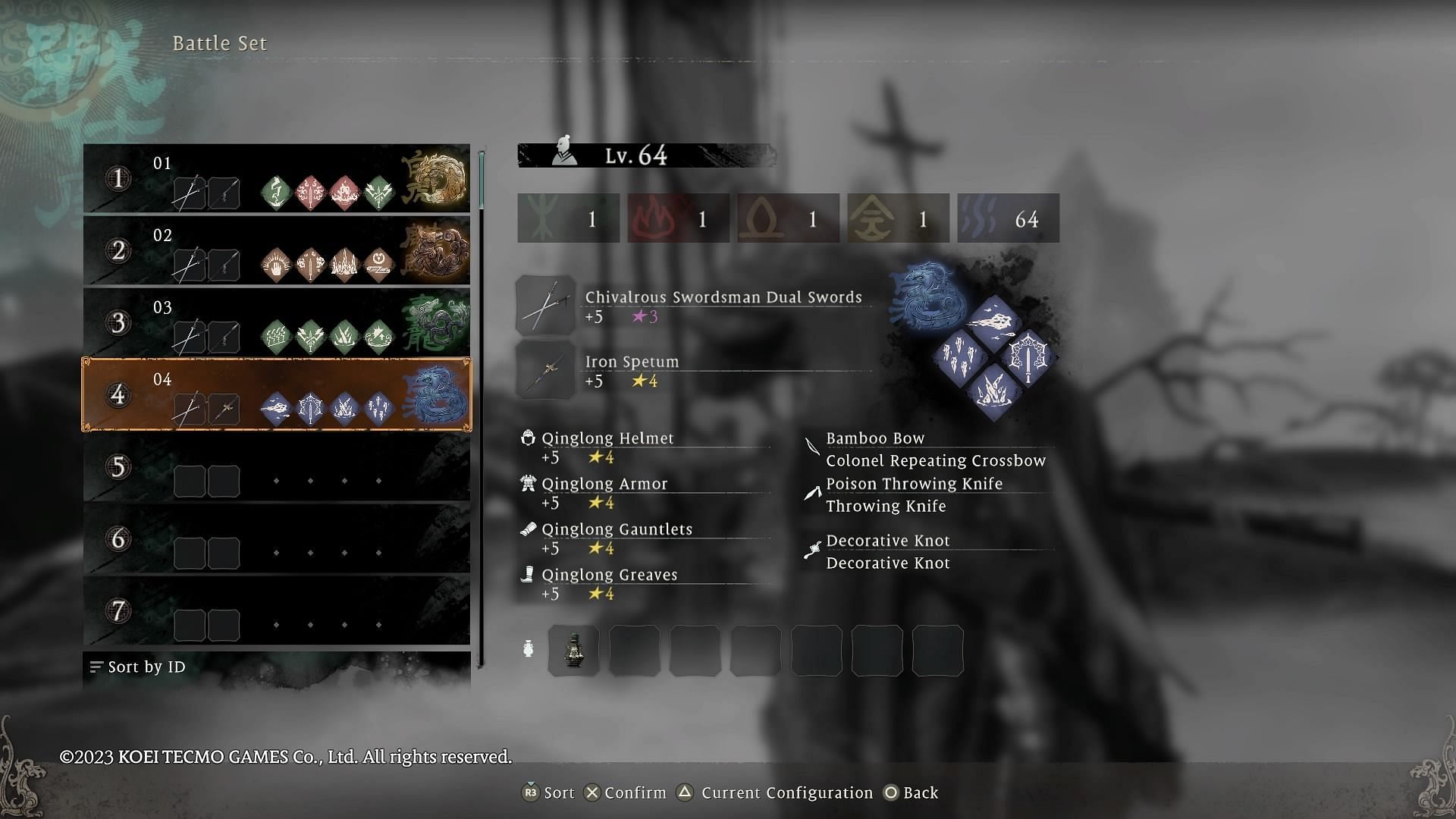The height and width of the screenshot is (819, 1456).
Task: Select the Colonel Repeating Crossbow
Action: coord(936,461)
